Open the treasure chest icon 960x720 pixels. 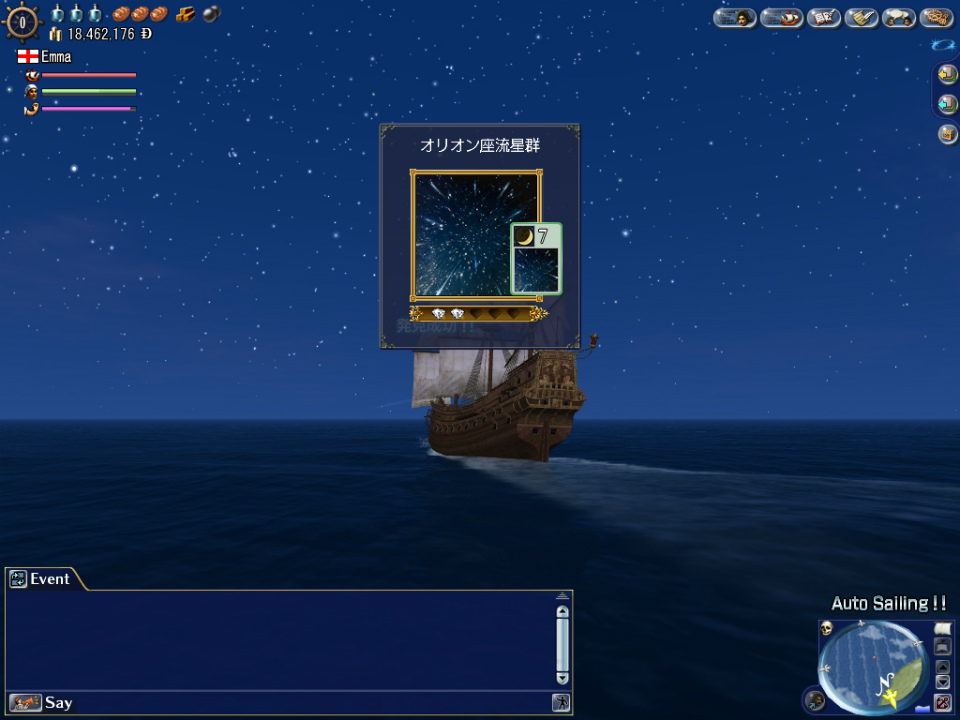pyautogui.click(x=947, y=134)
